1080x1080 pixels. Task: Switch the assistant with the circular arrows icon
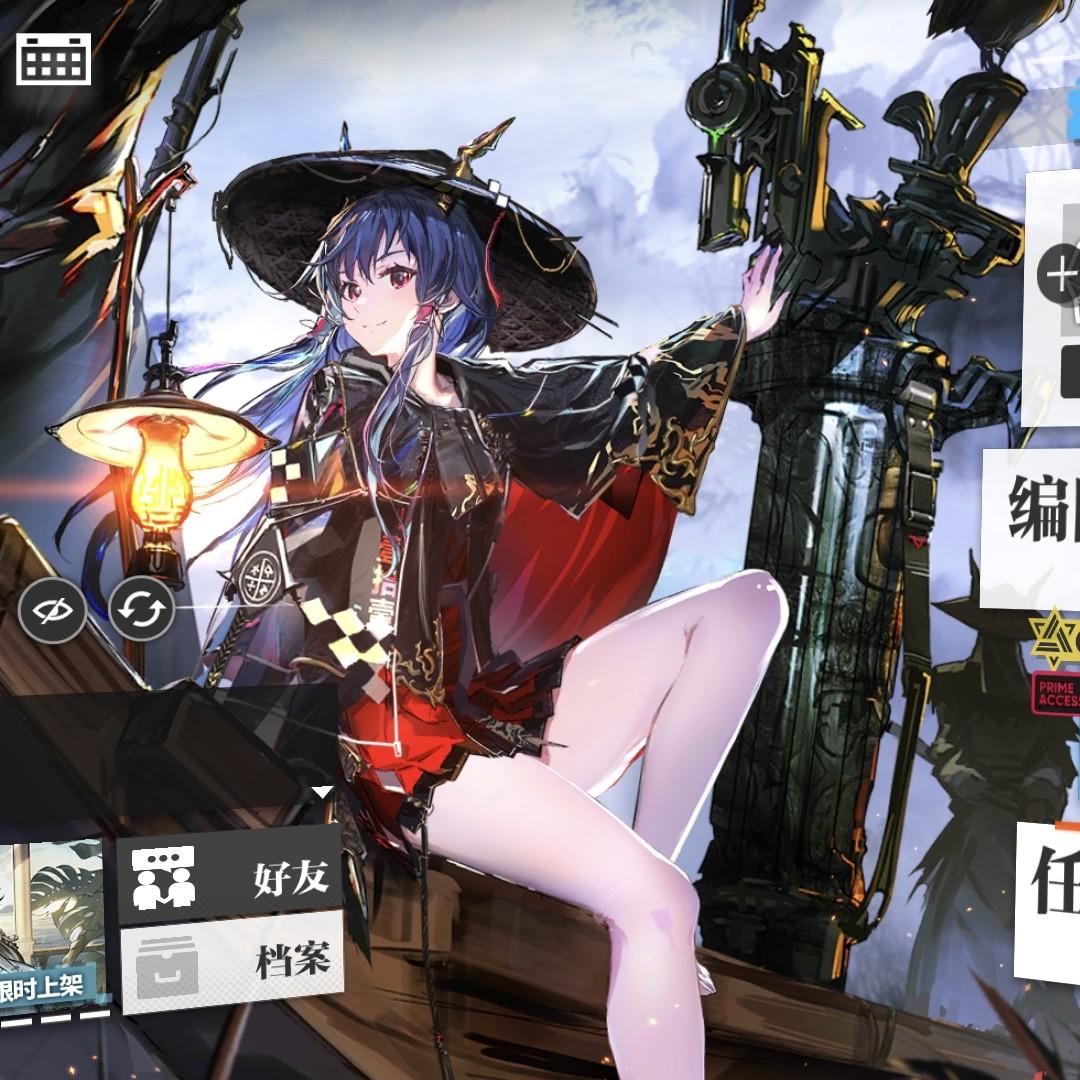141,608
